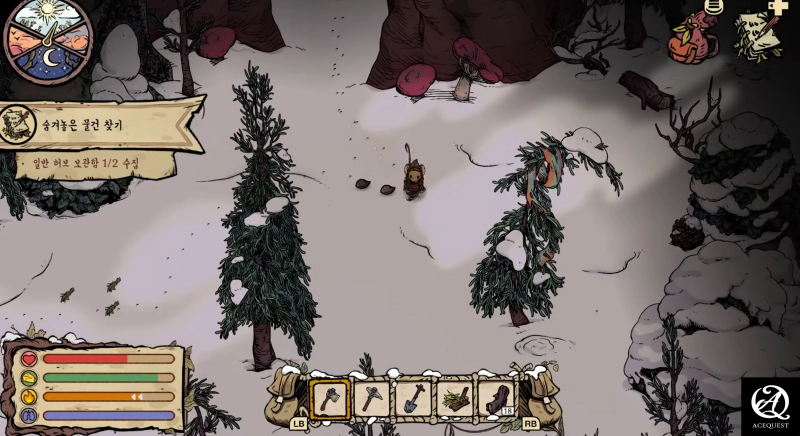Image resolution: width=800 pixels, height=436 pixels.
Task: Choose the blue shovel slot
Action: click(414, 399)
